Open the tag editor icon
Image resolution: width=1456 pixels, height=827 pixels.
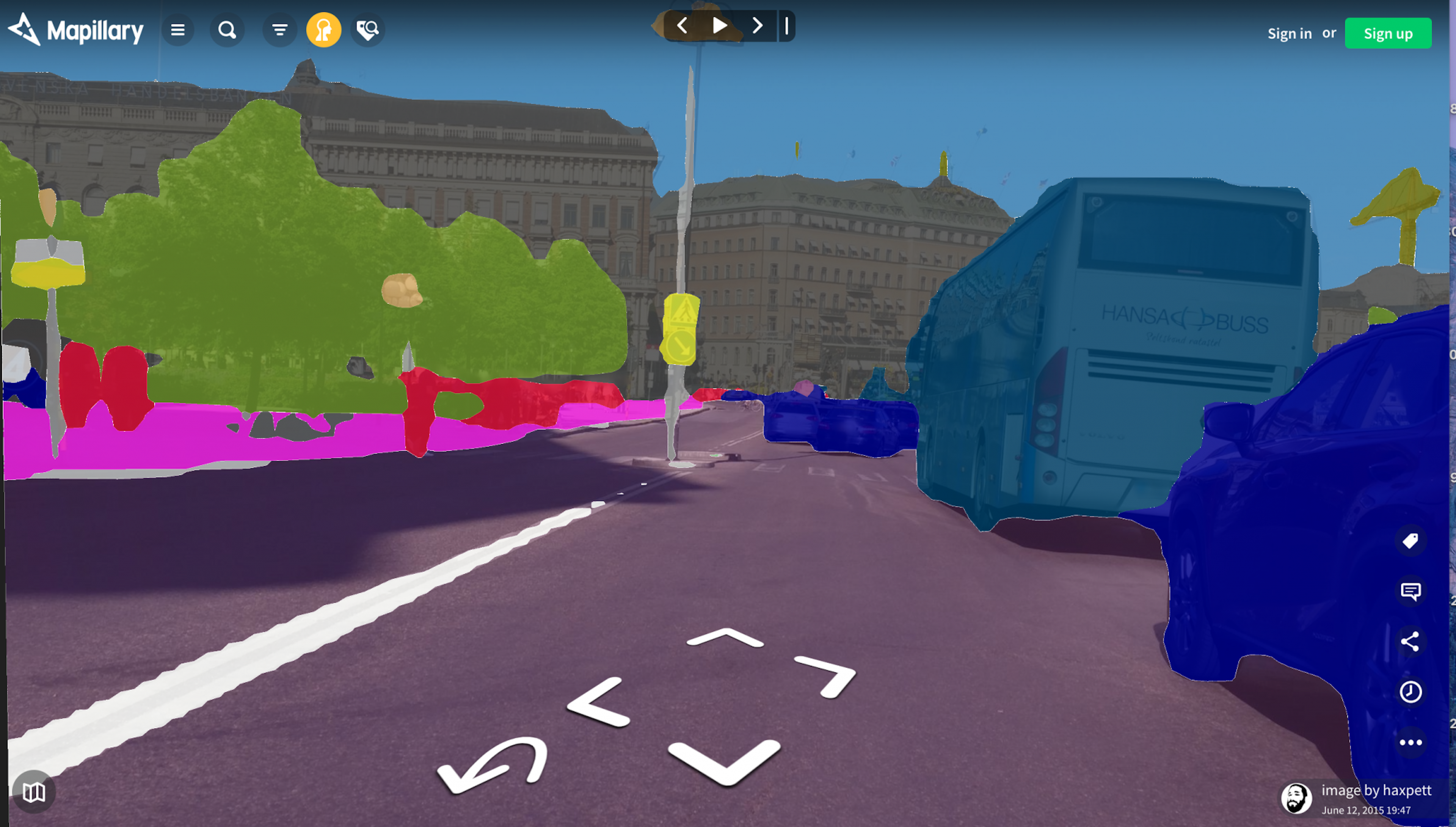(x=1410, y=541)
